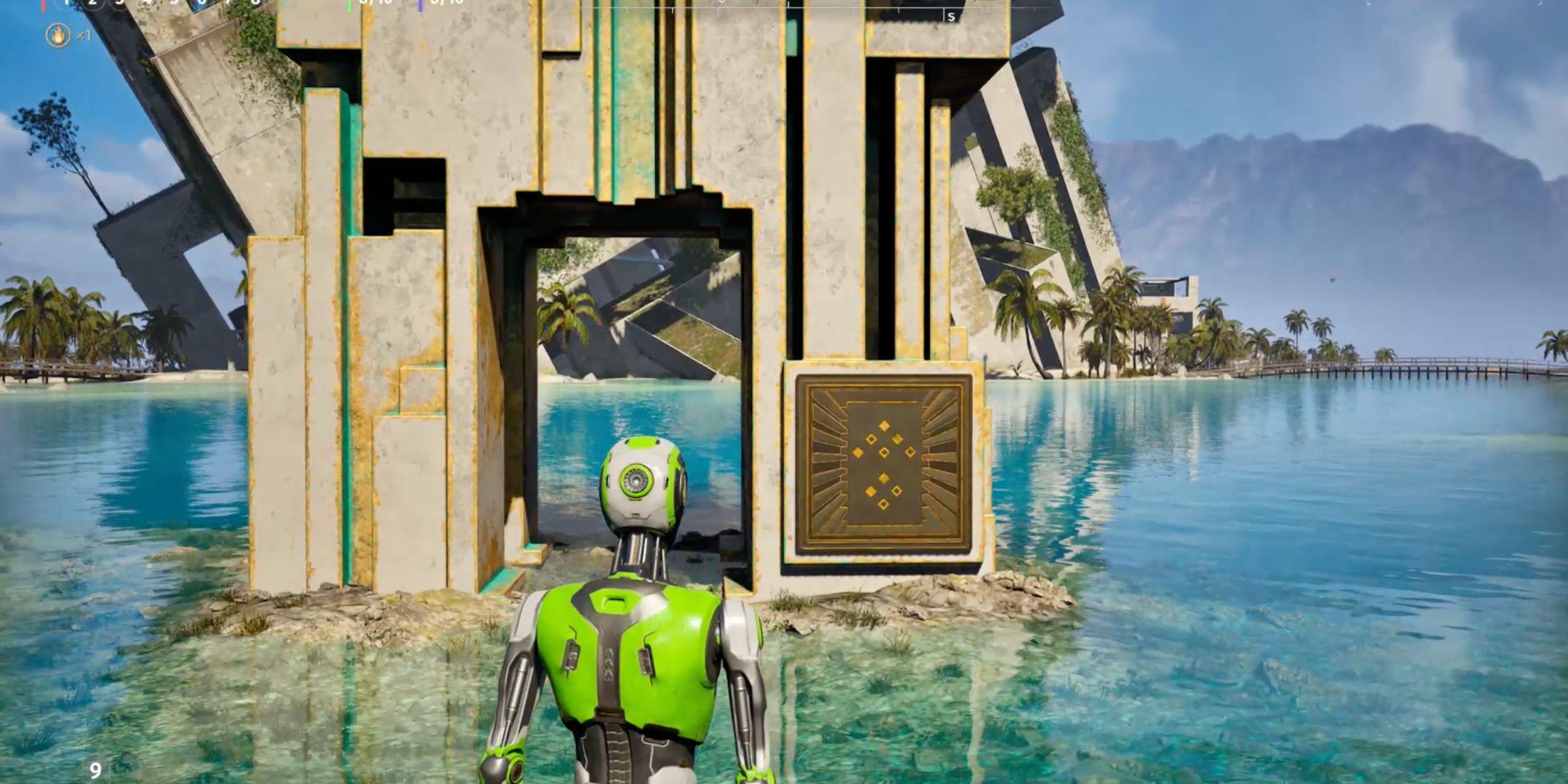The height and width of the screenshot is (784, 1568).
Task: Toggle hotbar slot 7 selection
Action: (x=228, y=4)
